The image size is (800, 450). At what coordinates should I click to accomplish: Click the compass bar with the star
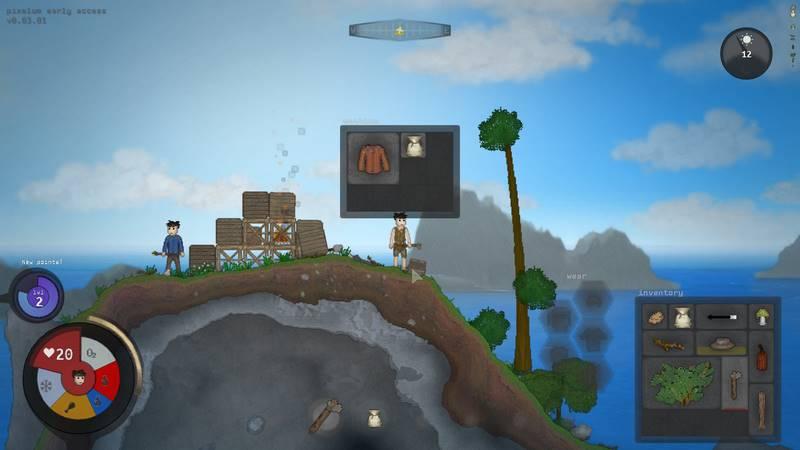[x=399, y=30]
